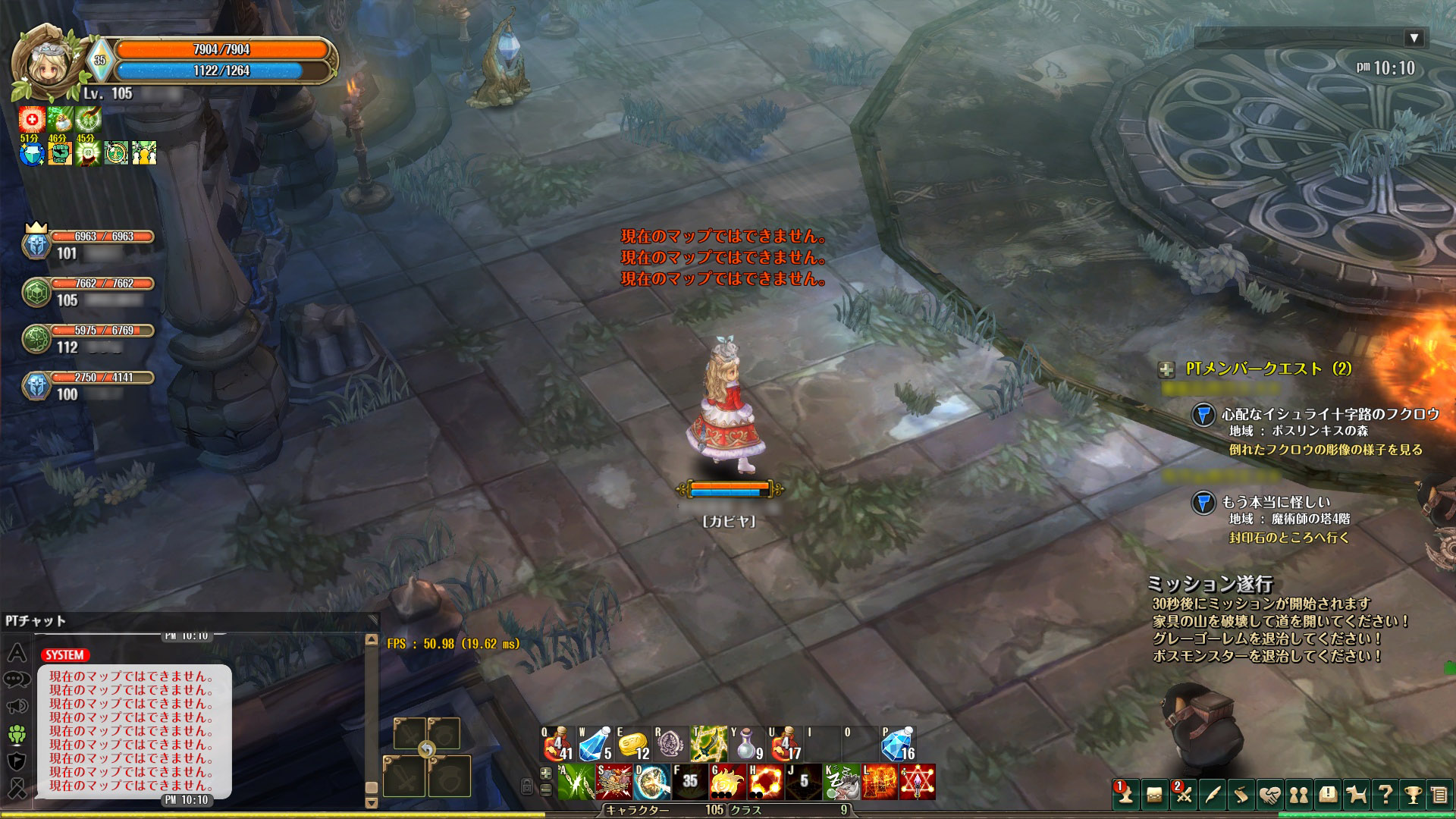Use the blue crystal in slot P
The width and height of the screenshot is (1456, 819).
pos(899,745)
